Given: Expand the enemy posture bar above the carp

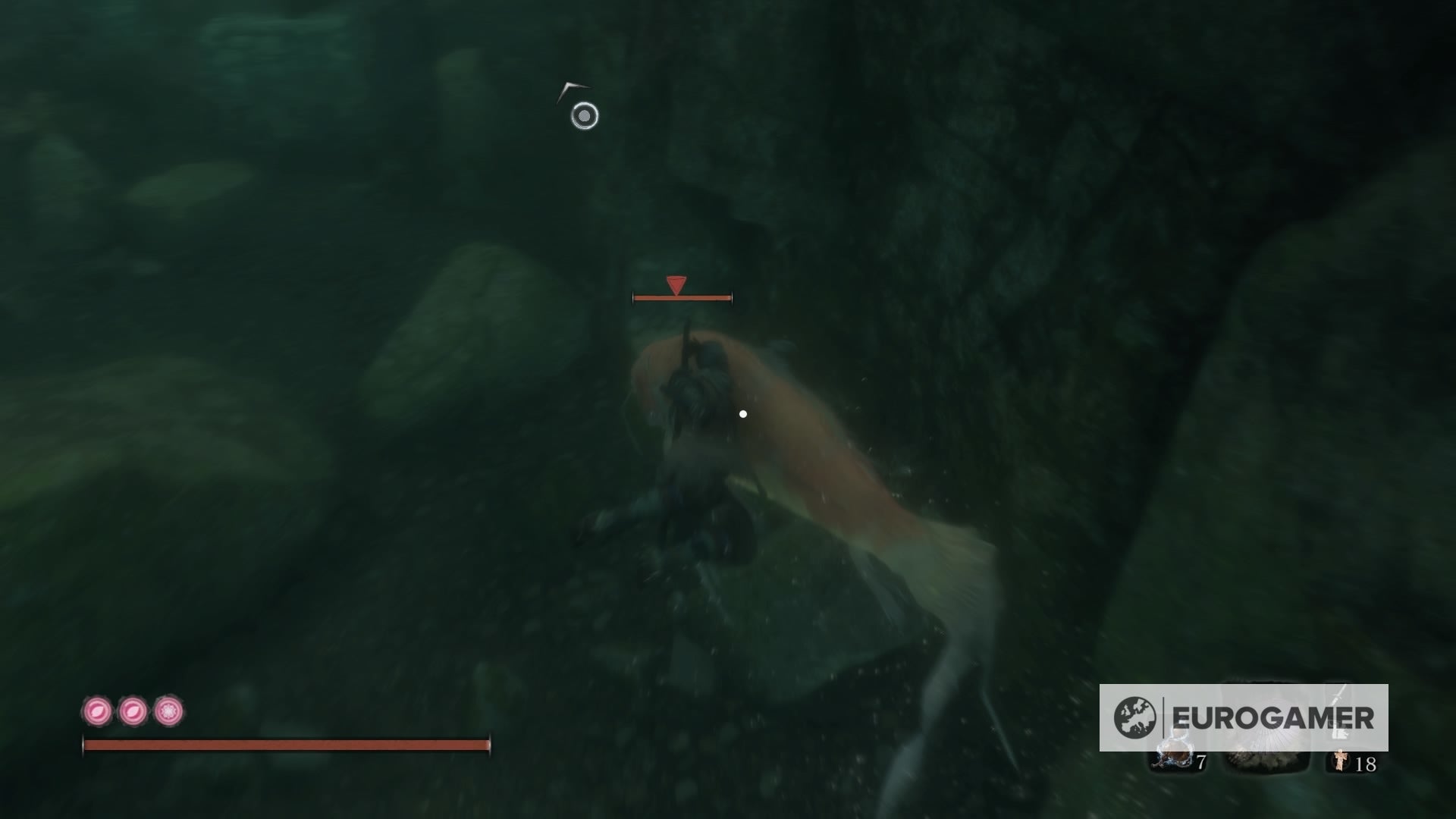Looking at the screenshot, I should (682, 298).
